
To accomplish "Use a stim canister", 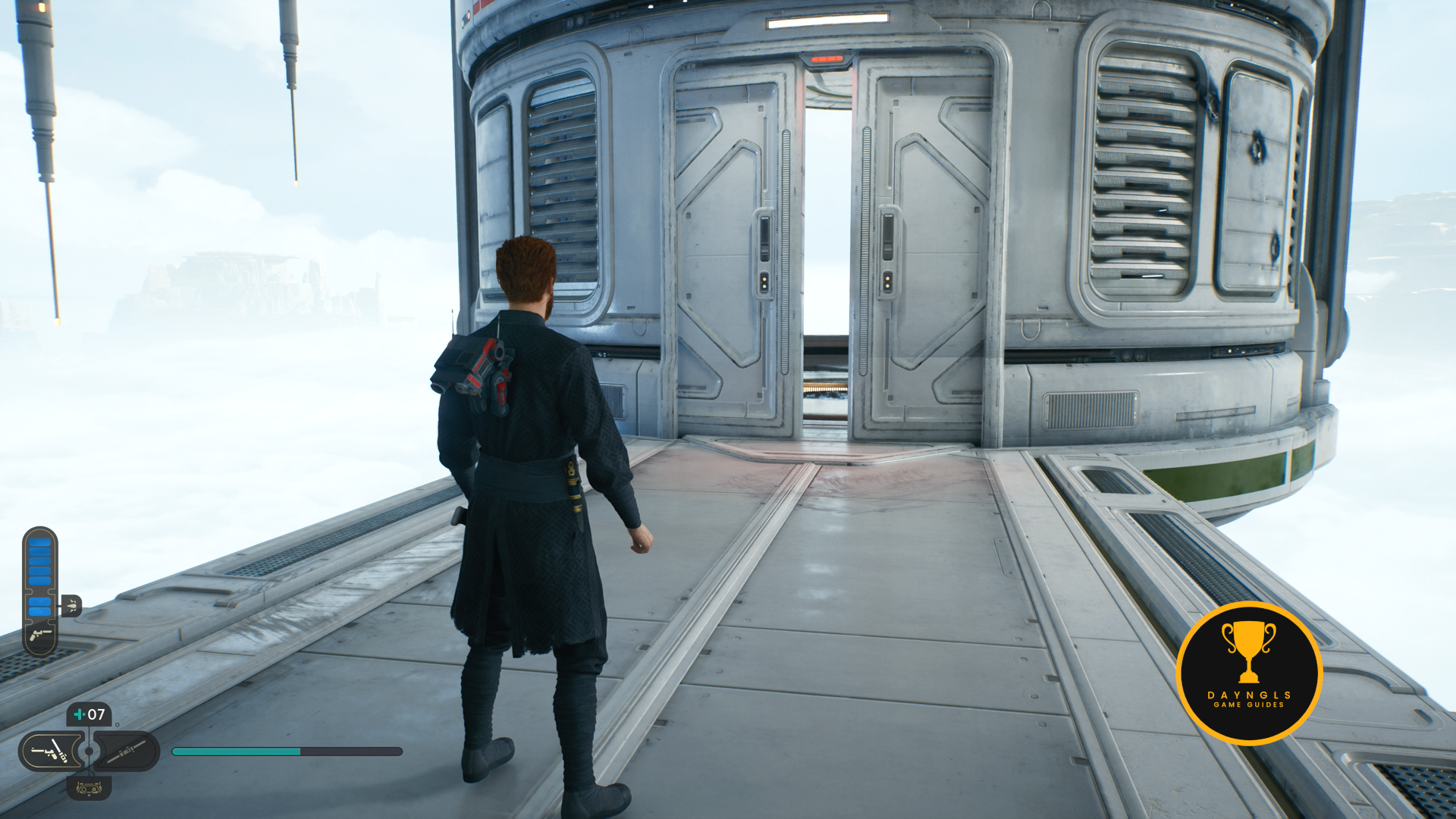I will (89, 714).
